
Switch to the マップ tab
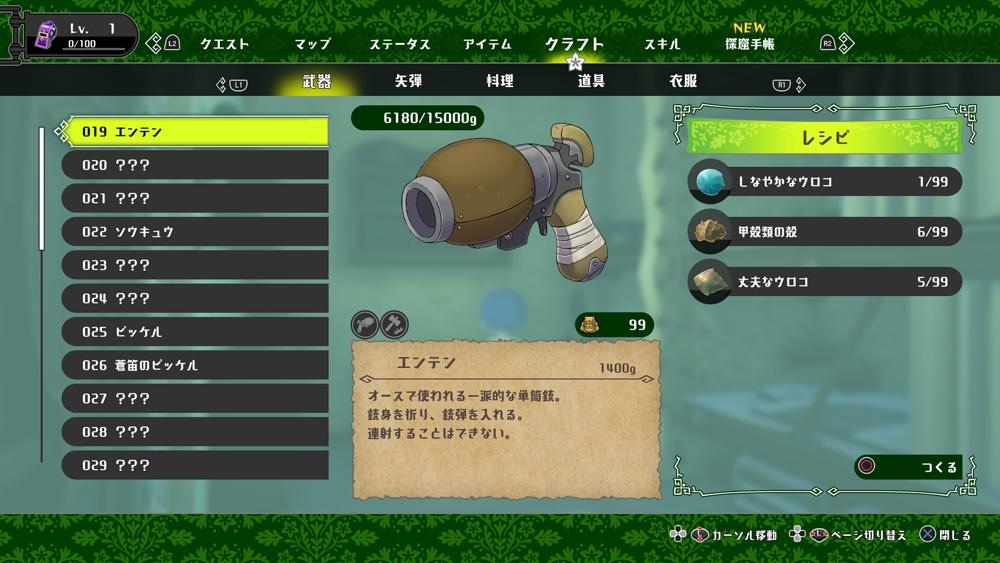tap(312, 44)
